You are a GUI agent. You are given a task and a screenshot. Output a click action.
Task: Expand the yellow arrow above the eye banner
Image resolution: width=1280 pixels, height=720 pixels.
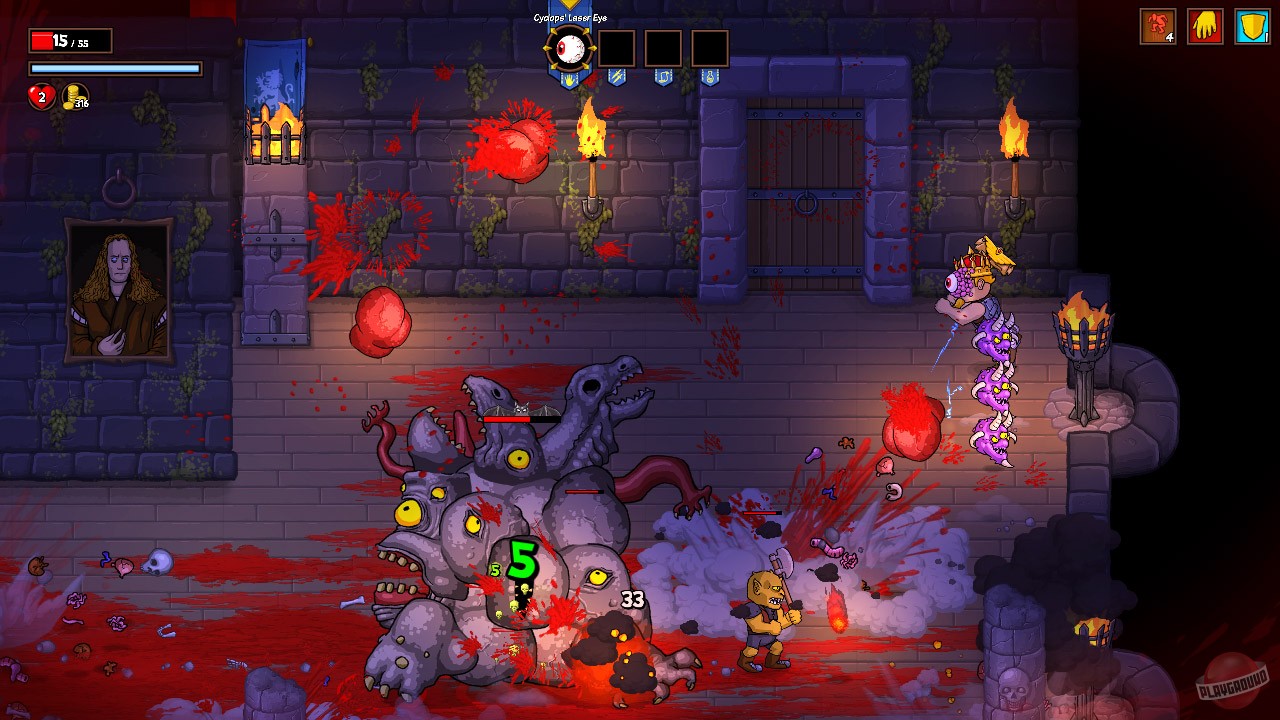(569, 4)
